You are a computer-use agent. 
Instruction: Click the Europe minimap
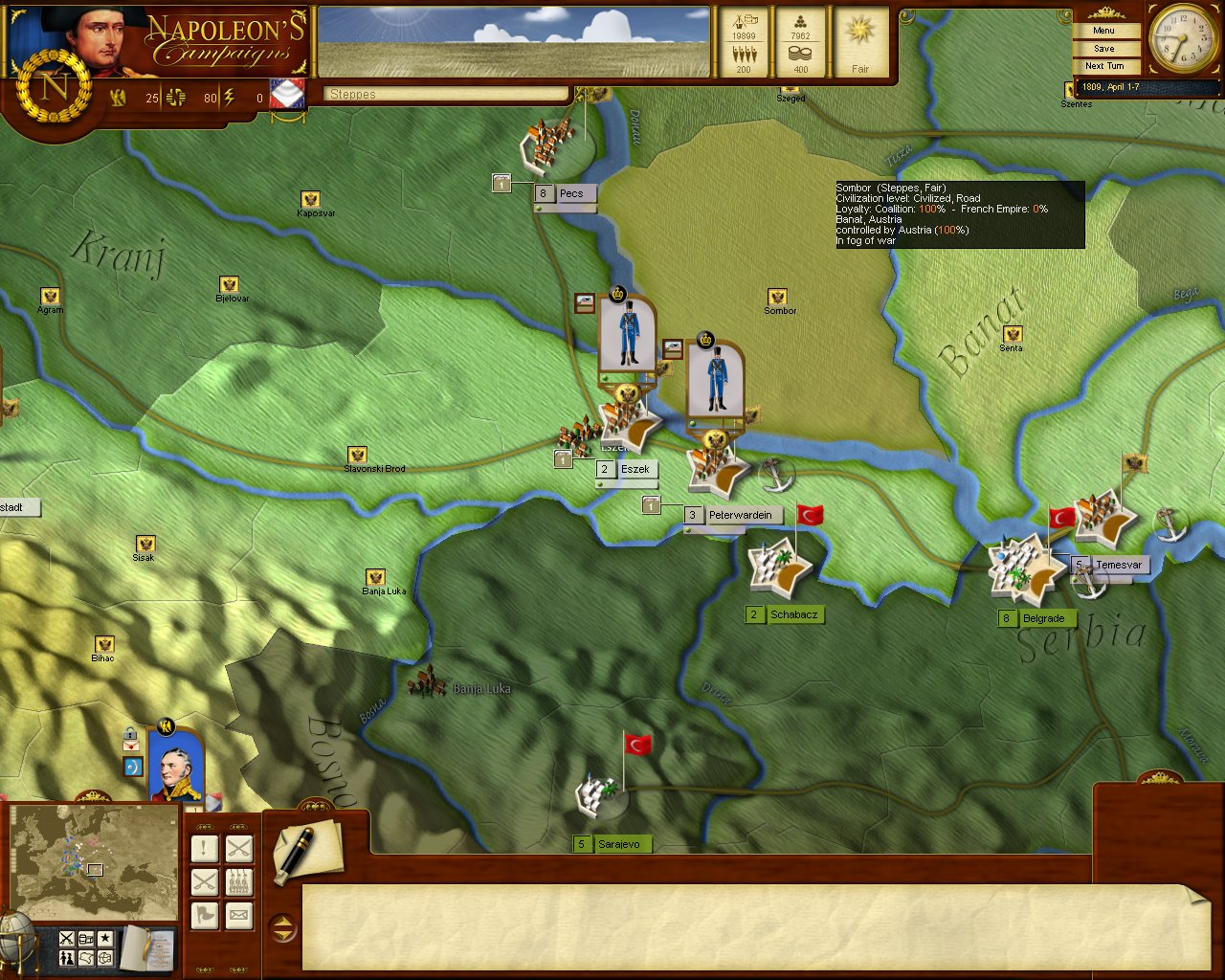point(94,863)
